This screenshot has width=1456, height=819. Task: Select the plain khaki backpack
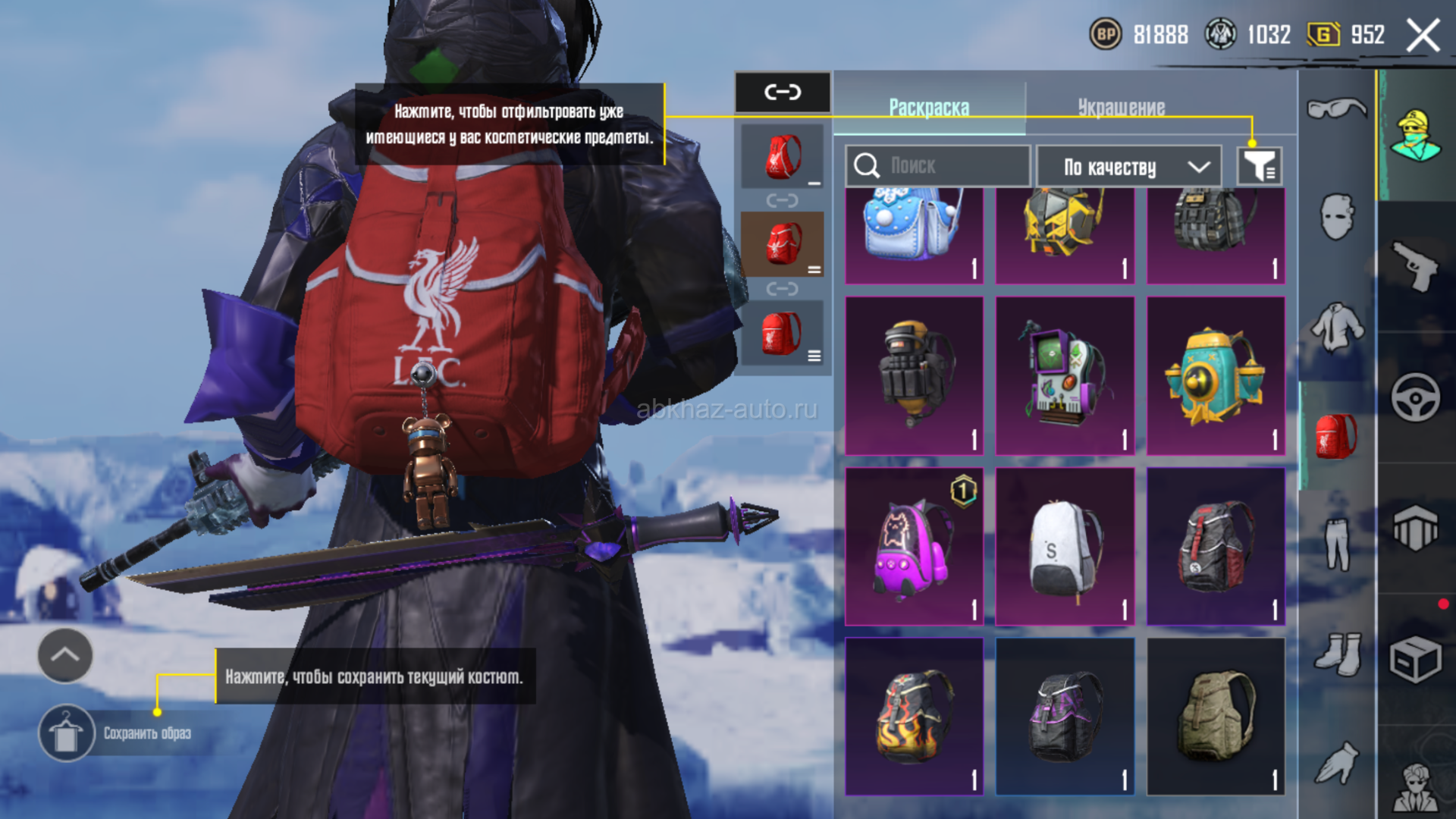(x=1216, y=716)
